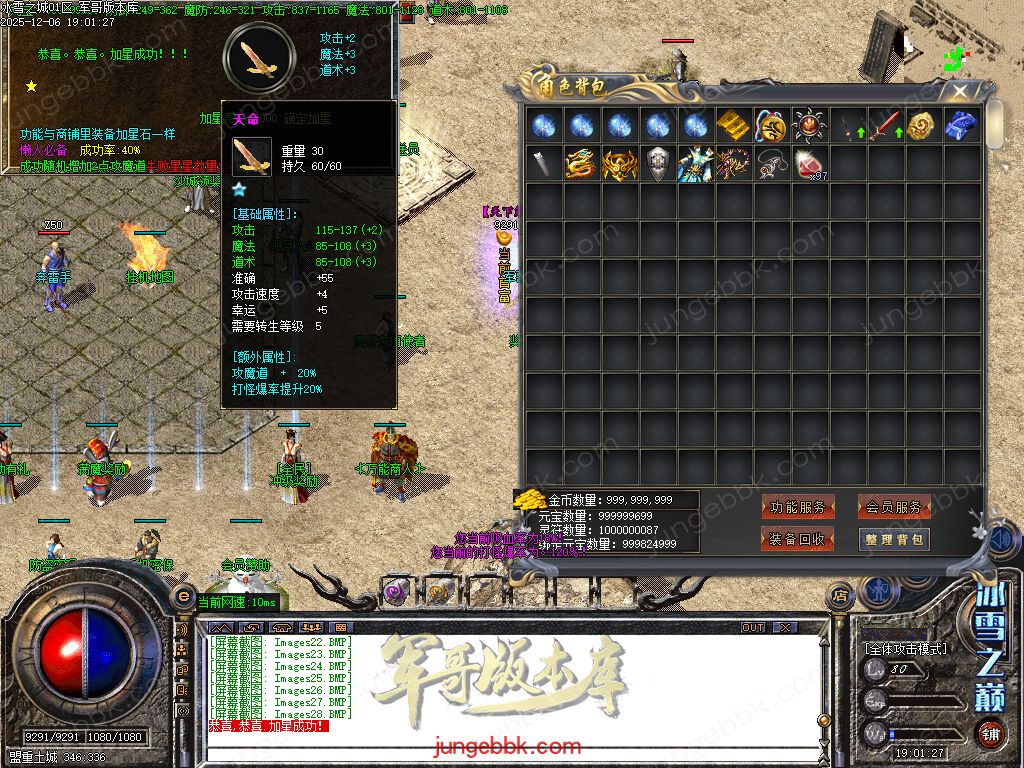
Task: Sort the bag with 整理背包
Action: (x=894, y=540)
